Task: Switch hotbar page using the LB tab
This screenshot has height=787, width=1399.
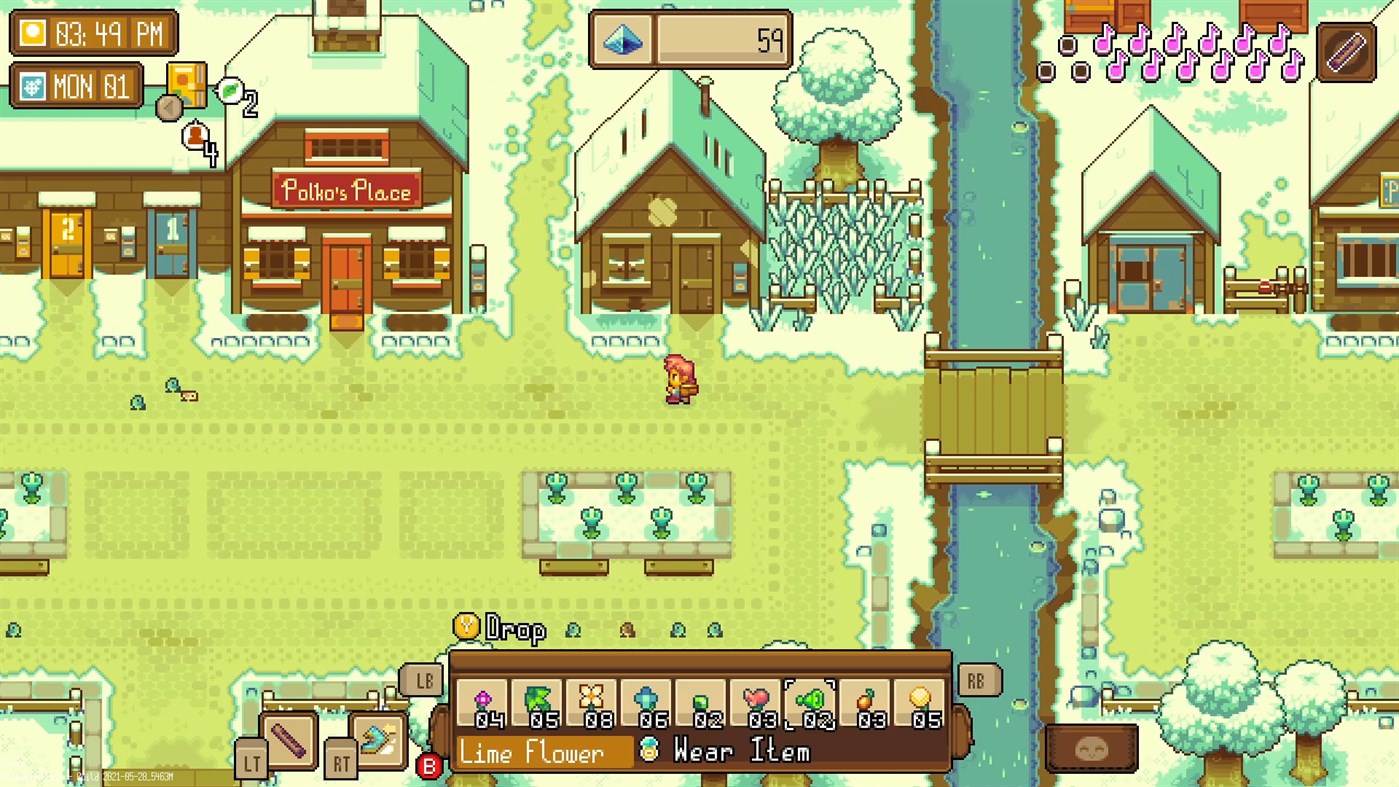Action: click(x=422, y=680)
